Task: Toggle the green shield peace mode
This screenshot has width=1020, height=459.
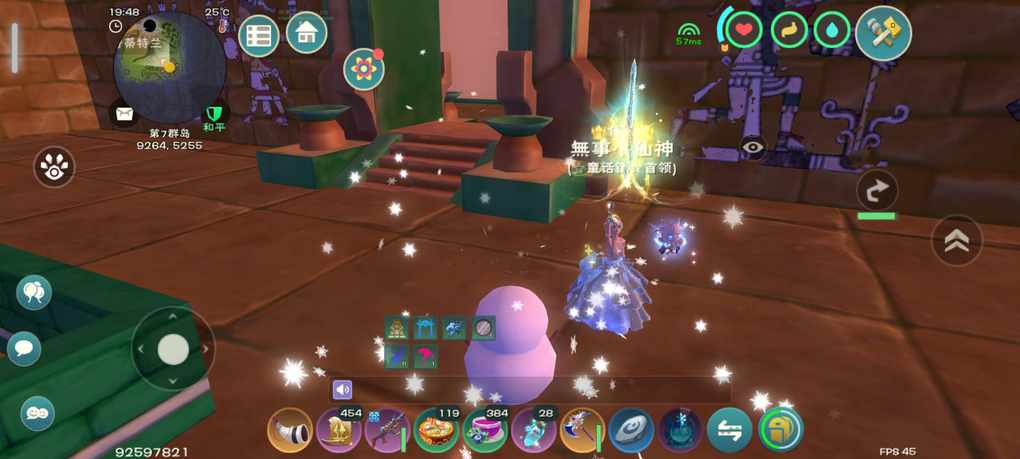Action: tap(214, 113)
